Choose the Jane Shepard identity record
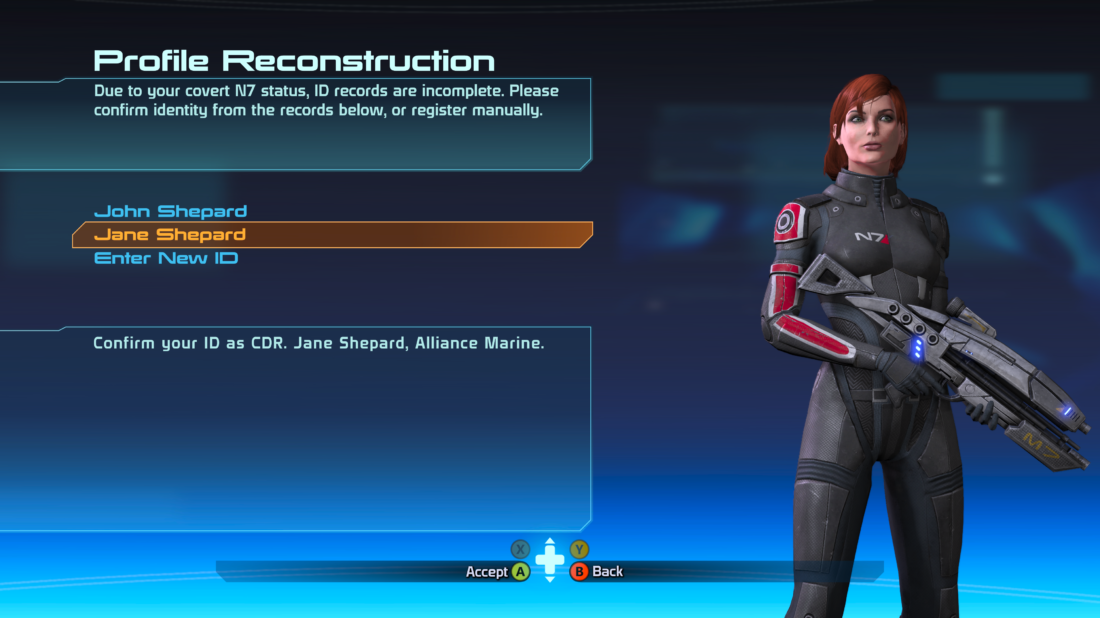1100x618 pixels. (170, 235)
